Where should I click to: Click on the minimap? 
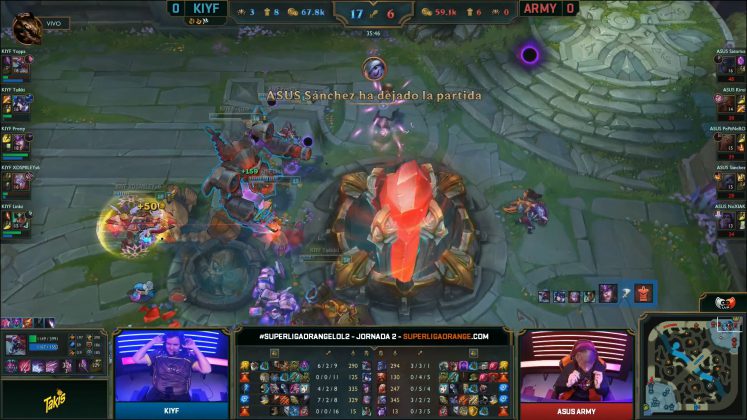(x=692, y=366)
